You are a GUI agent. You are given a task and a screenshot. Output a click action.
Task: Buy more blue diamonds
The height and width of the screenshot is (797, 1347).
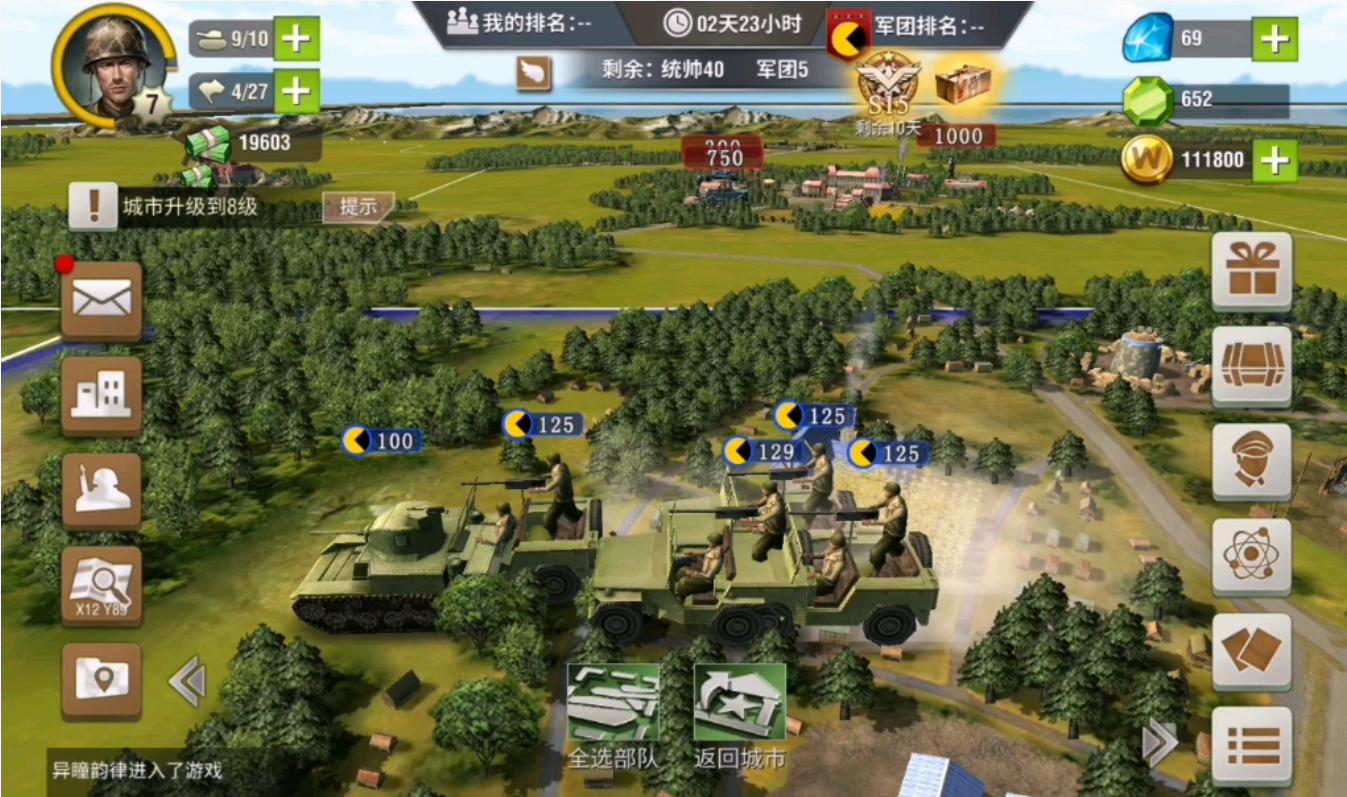[x=1274, y=39]
